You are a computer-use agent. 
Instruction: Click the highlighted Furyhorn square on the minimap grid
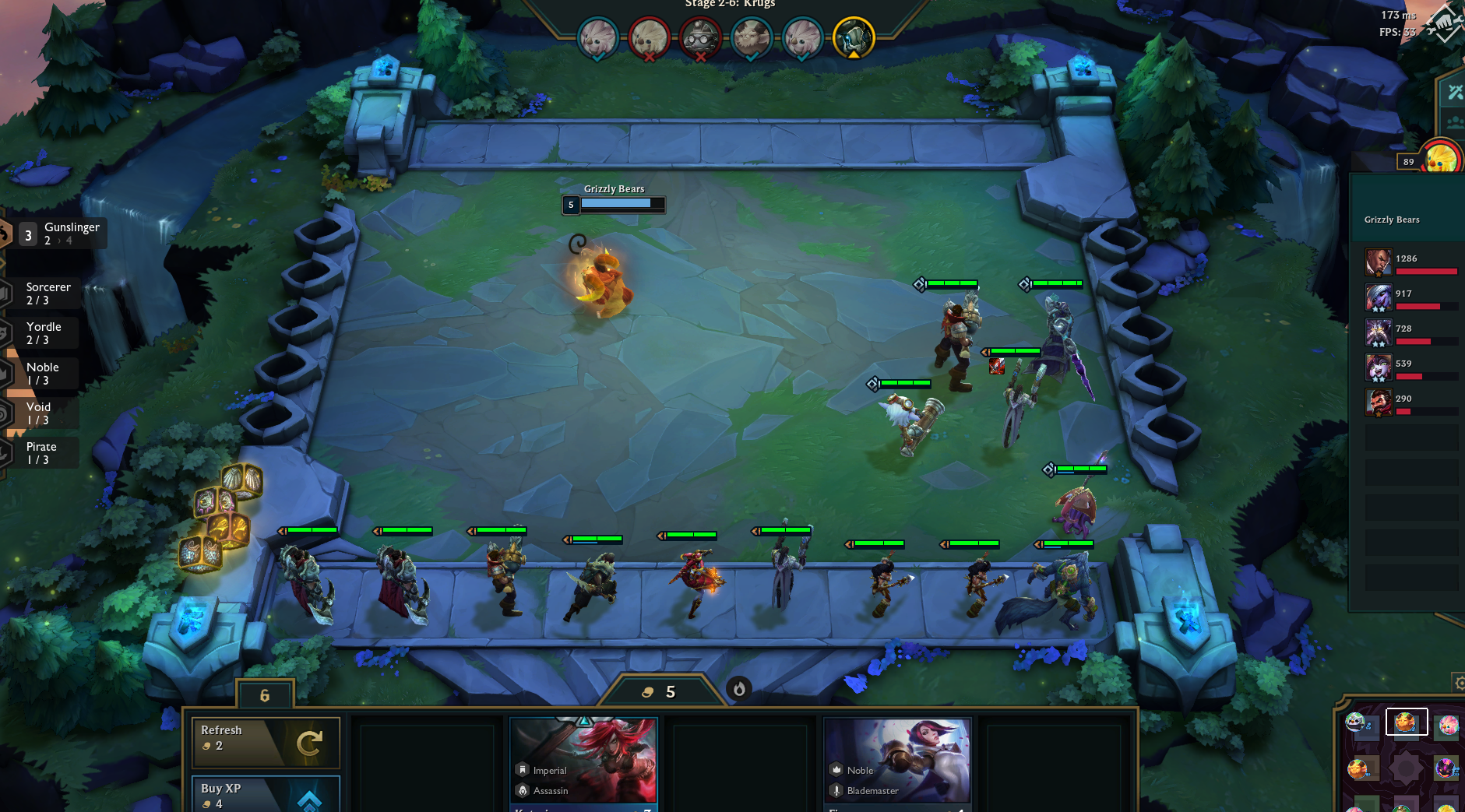click(x=1406, y=722)
